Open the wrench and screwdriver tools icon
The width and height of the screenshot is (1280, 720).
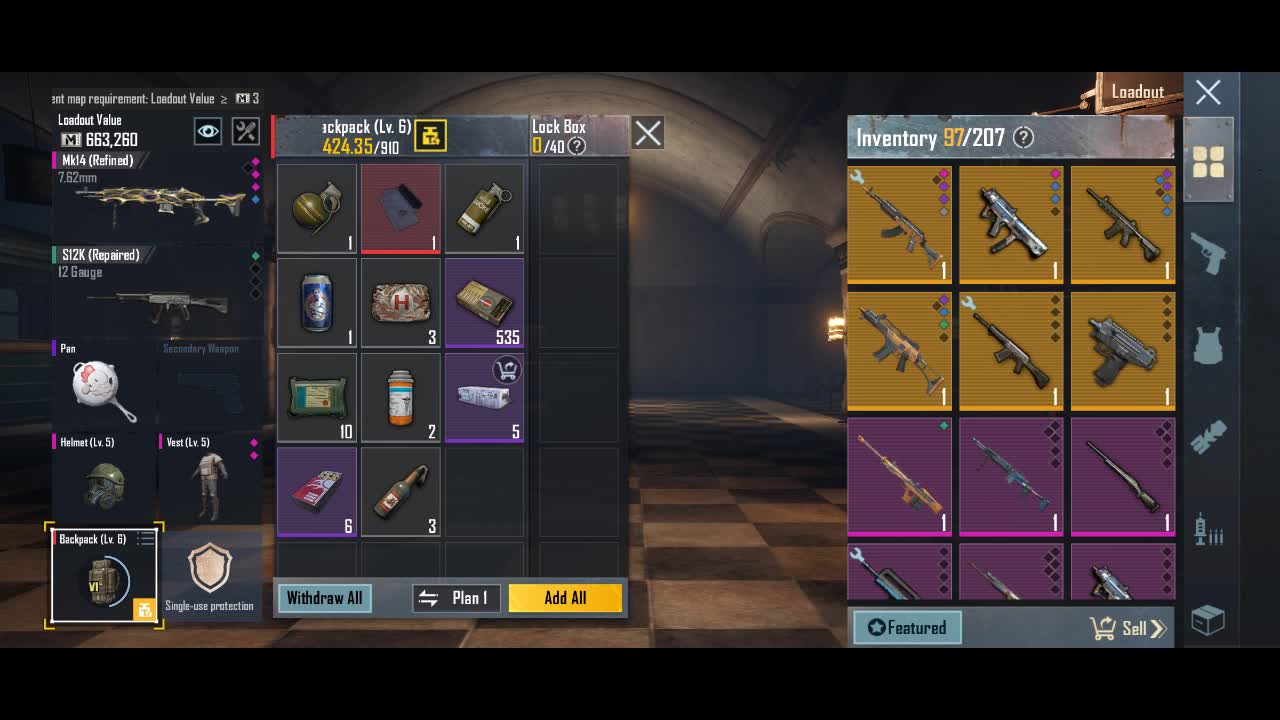click(x=245, y=131)
